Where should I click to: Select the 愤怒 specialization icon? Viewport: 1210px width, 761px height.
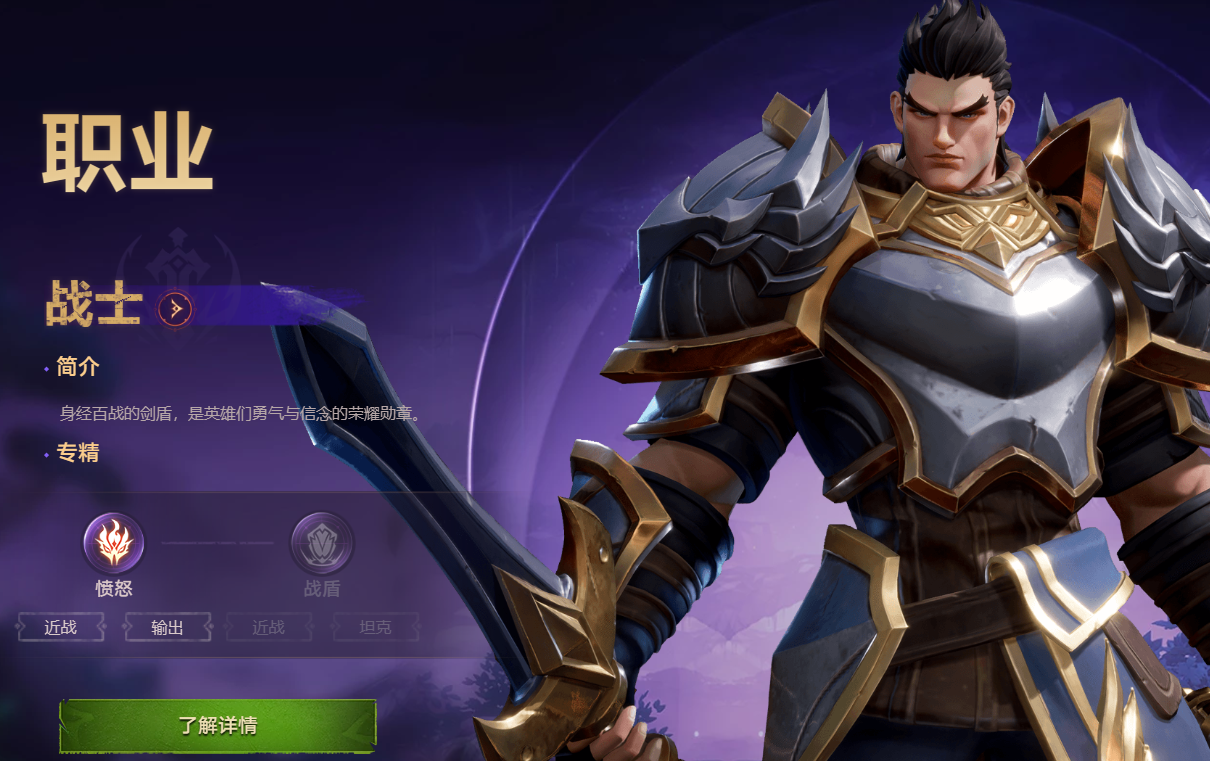coord(113,543)
